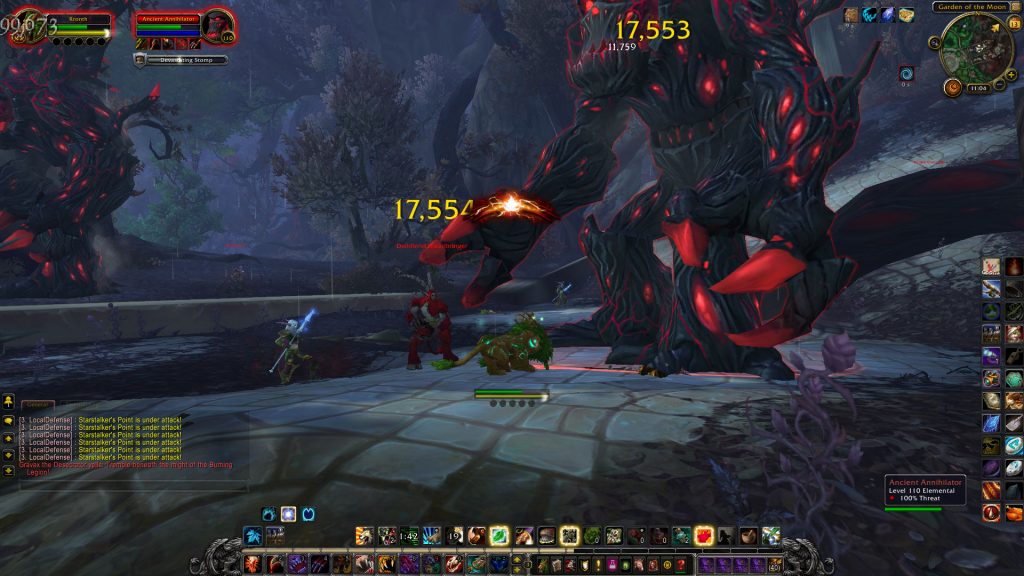Click the player portrait frame
1024x576 pixels.
pyautogui.click(x=26, y=26)
